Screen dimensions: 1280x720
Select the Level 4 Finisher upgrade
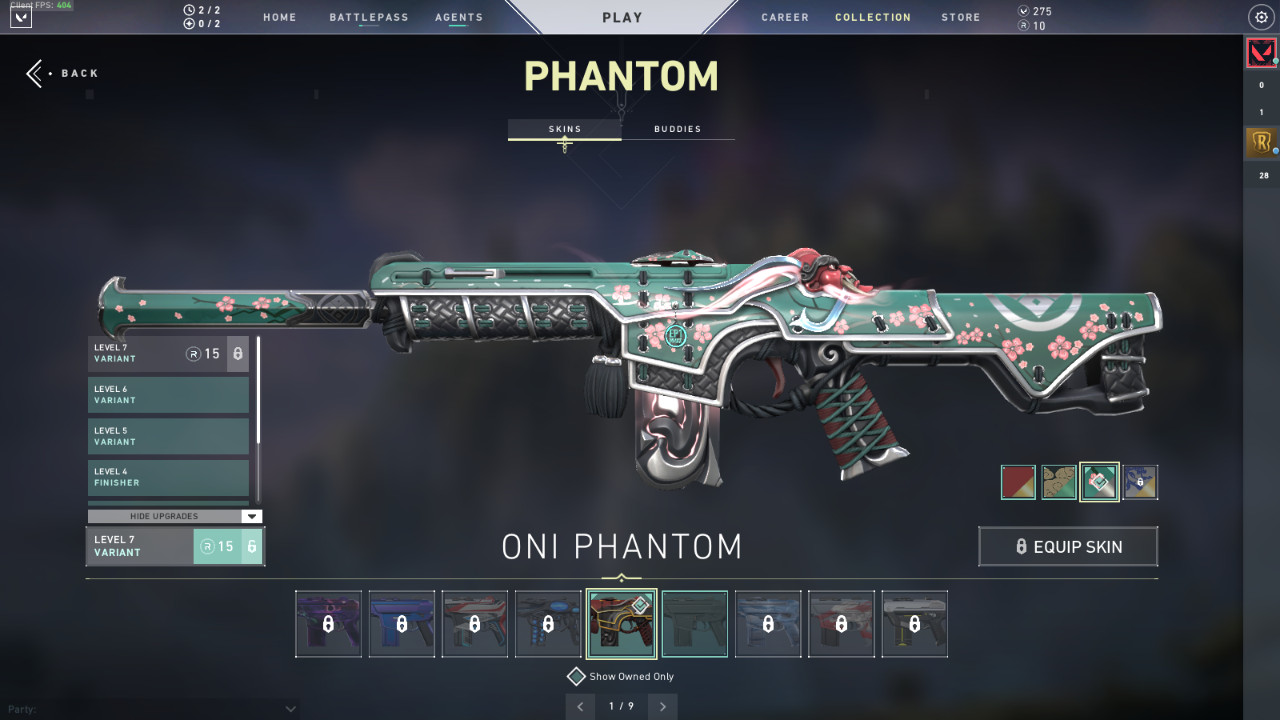click(168, 477)
